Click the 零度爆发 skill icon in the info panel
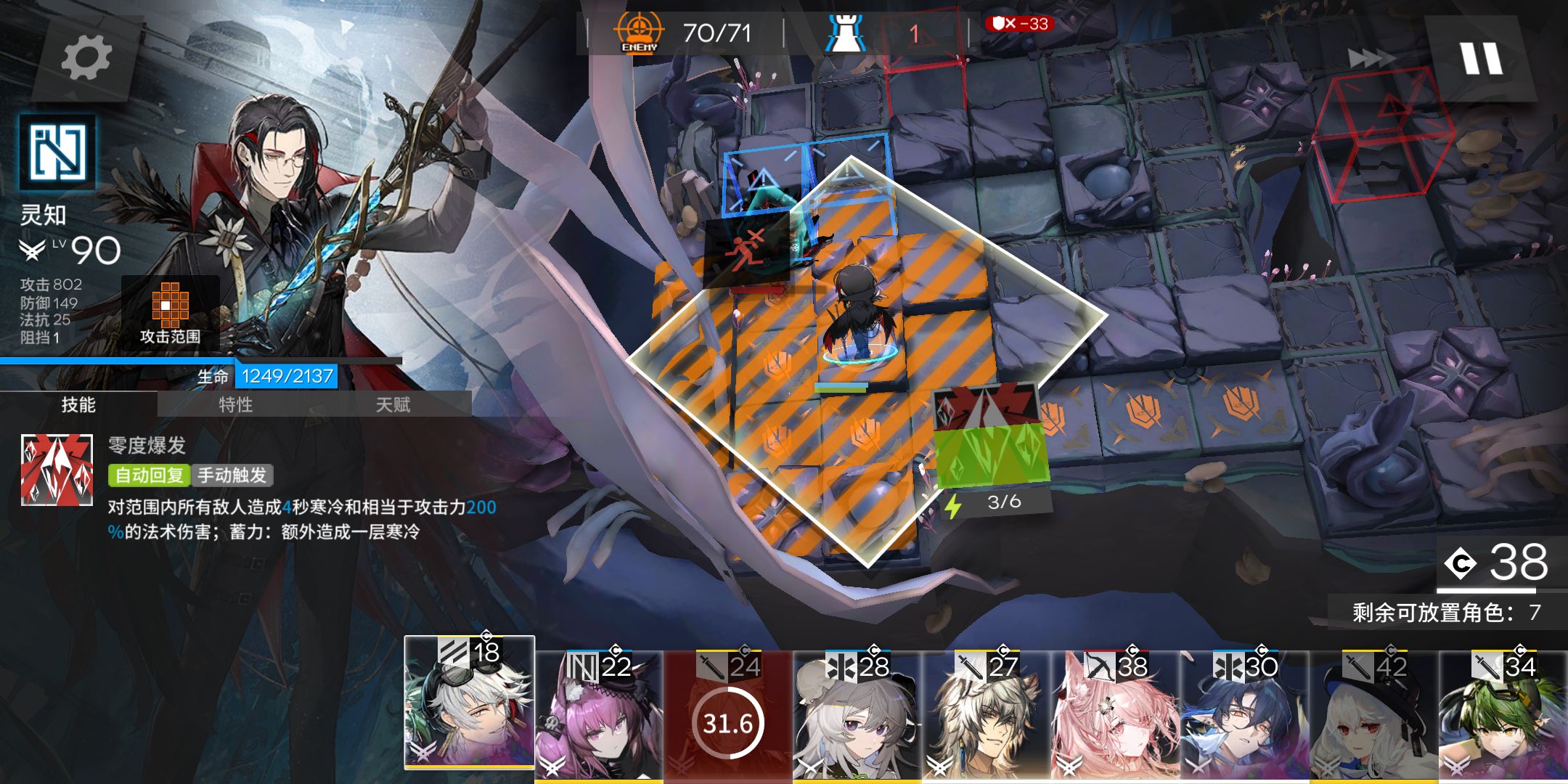The image size is (1568, 784). tap(57, 470)
